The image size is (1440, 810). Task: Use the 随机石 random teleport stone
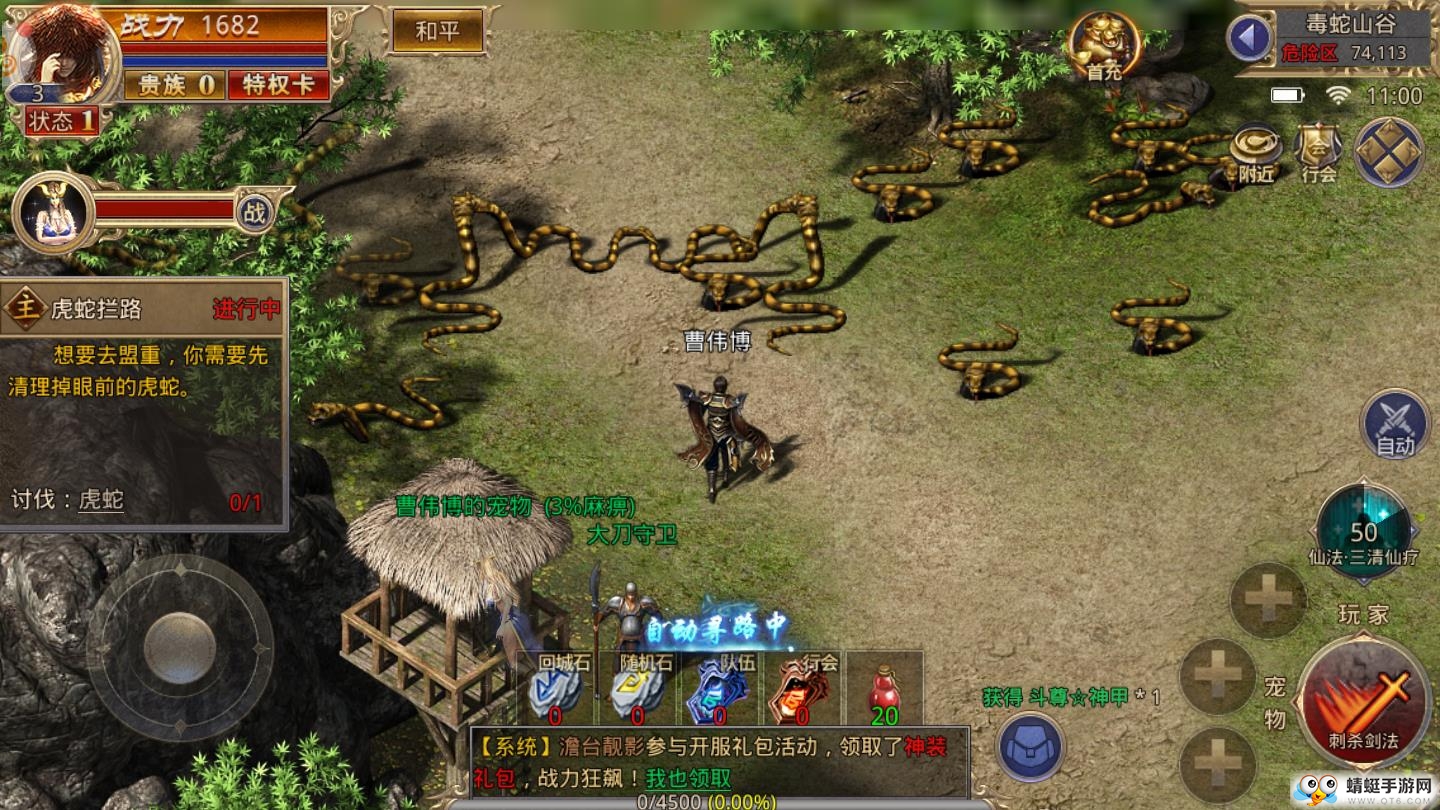638,691
